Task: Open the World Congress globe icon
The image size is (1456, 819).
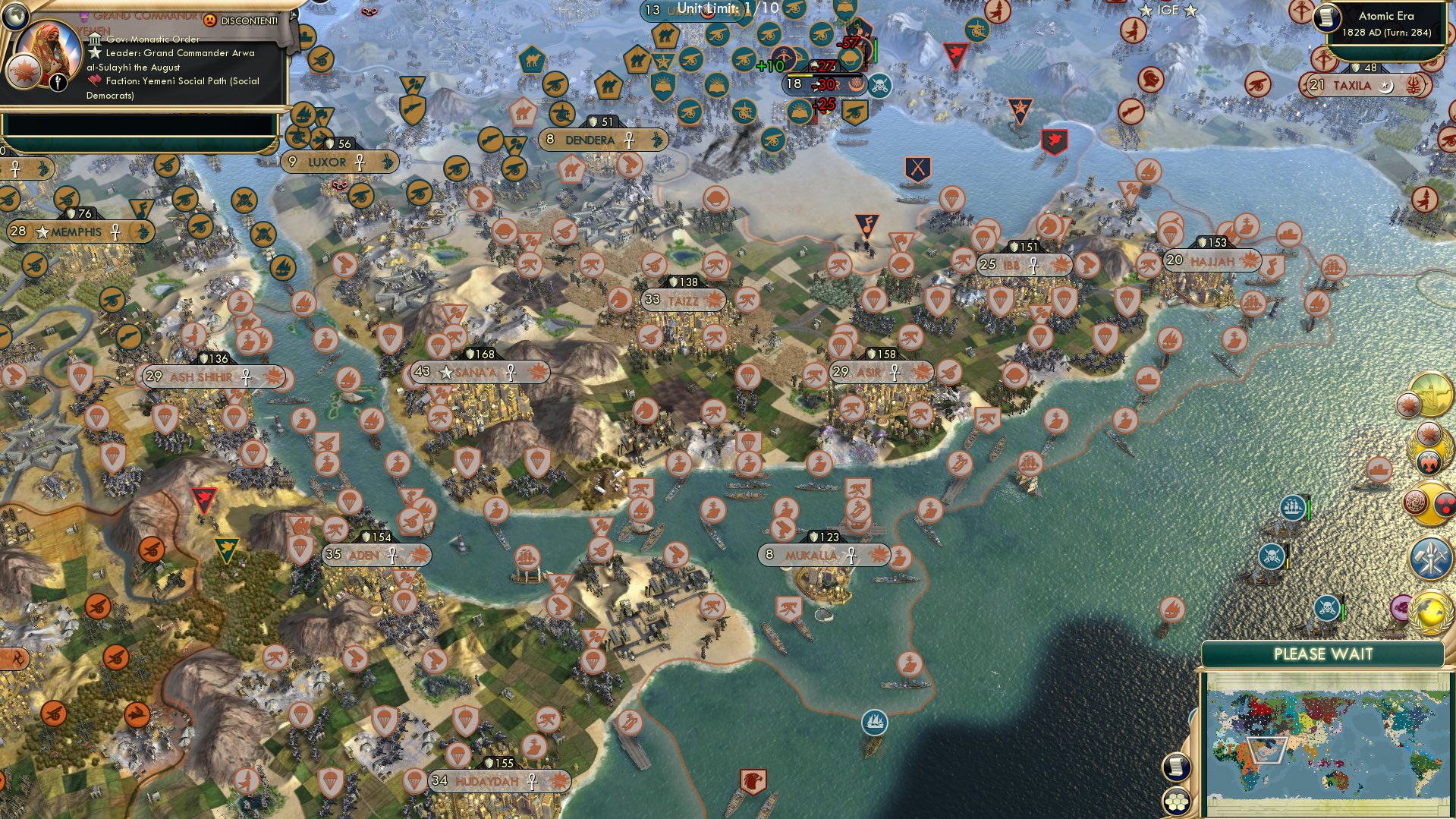Action: coord(1430,610)
